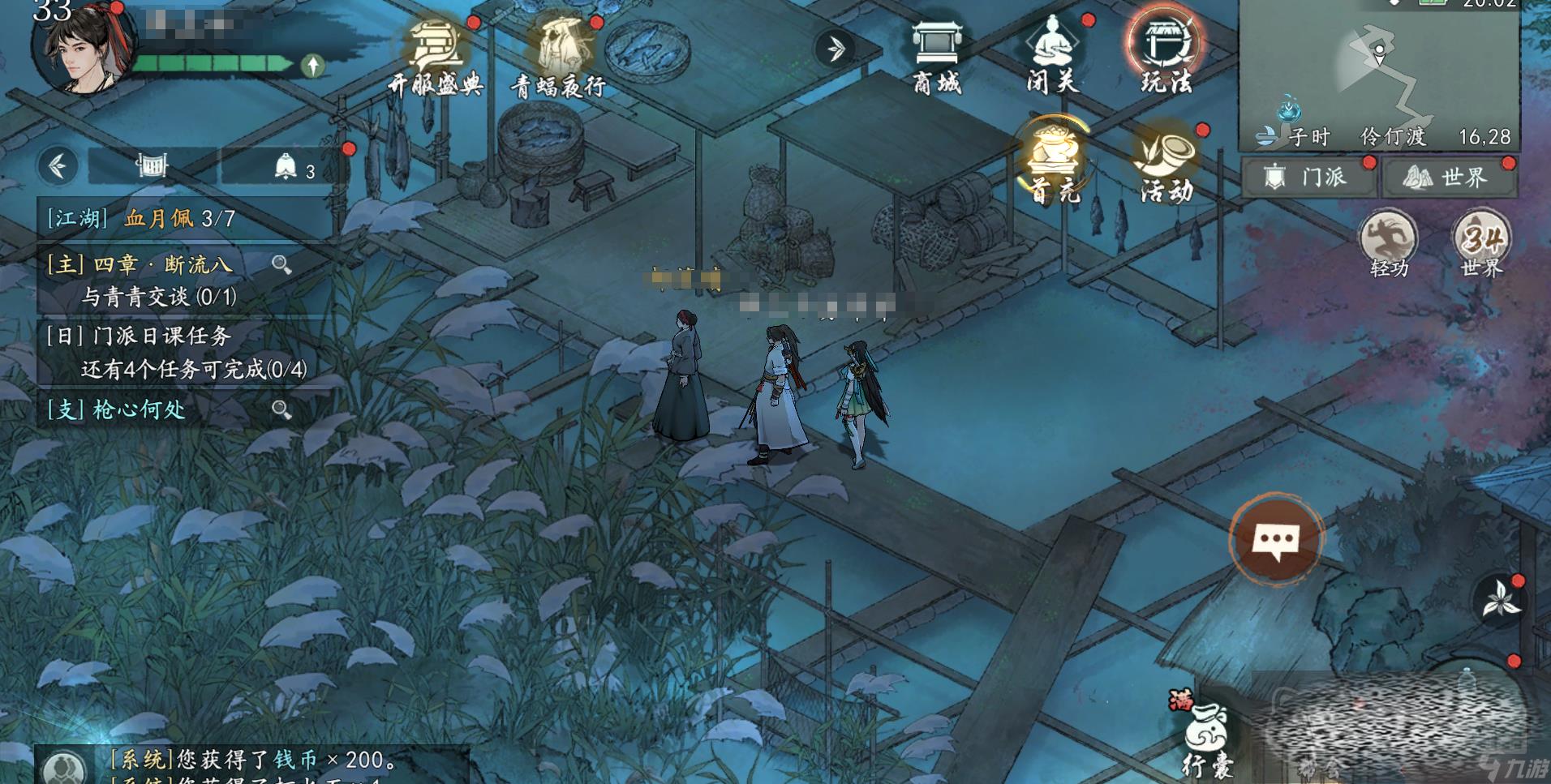Open the 商城 shop
The width and height of the screenshot is (1551, 784).
point(937,55)
